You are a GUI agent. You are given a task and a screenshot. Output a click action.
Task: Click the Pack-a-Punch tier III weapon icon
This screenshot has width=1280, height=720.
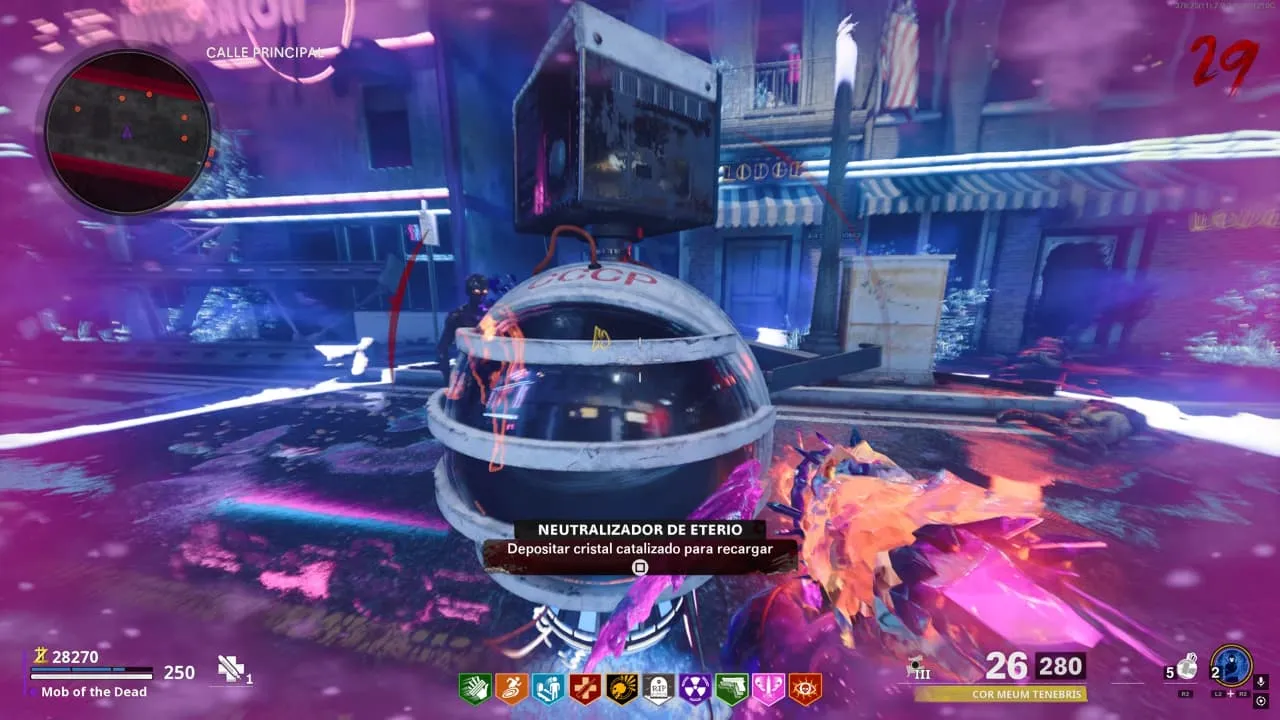coord(915,668)
